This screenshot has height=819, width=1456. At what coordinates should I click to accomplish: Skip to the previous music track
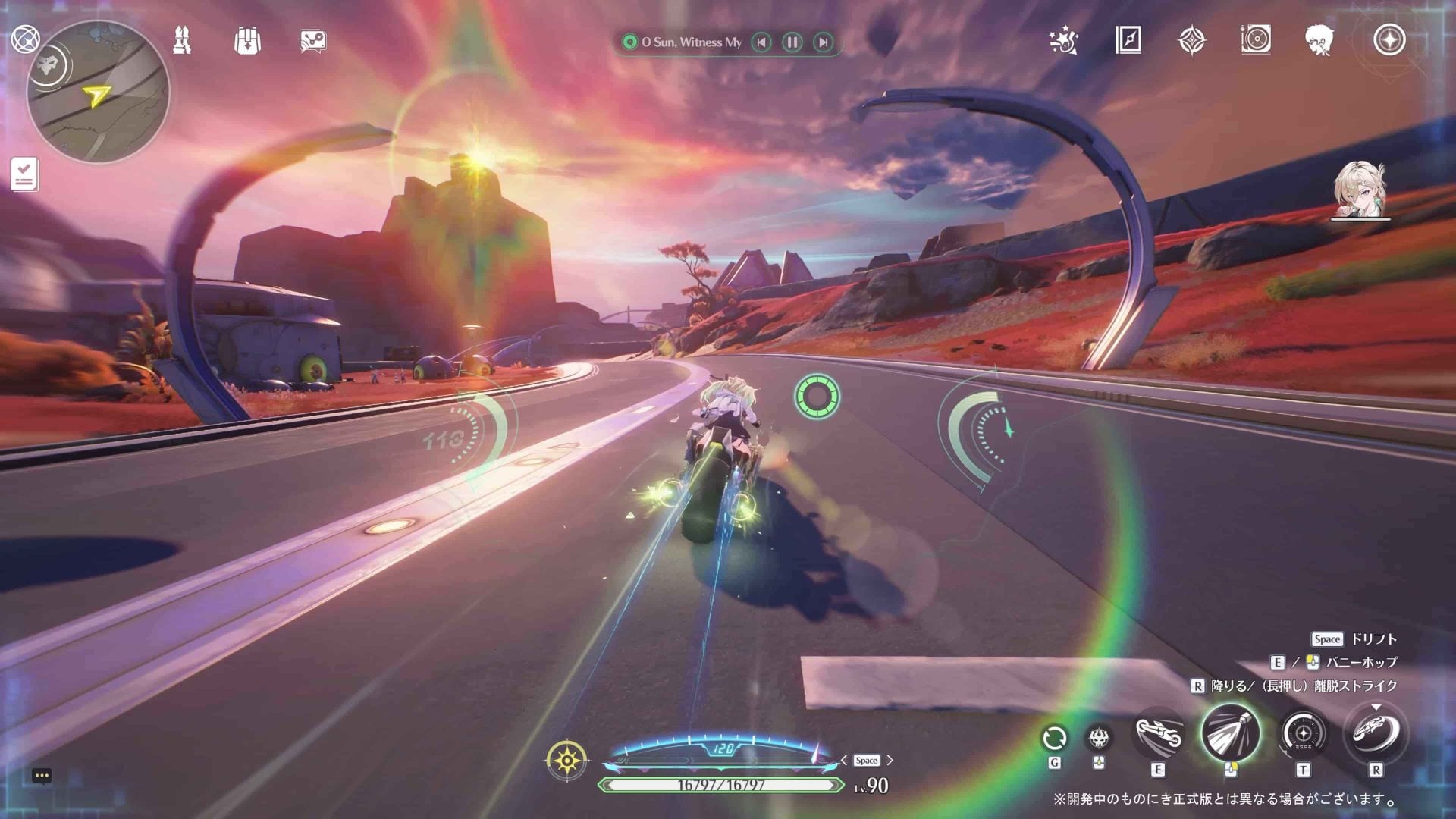pos(761,42)
